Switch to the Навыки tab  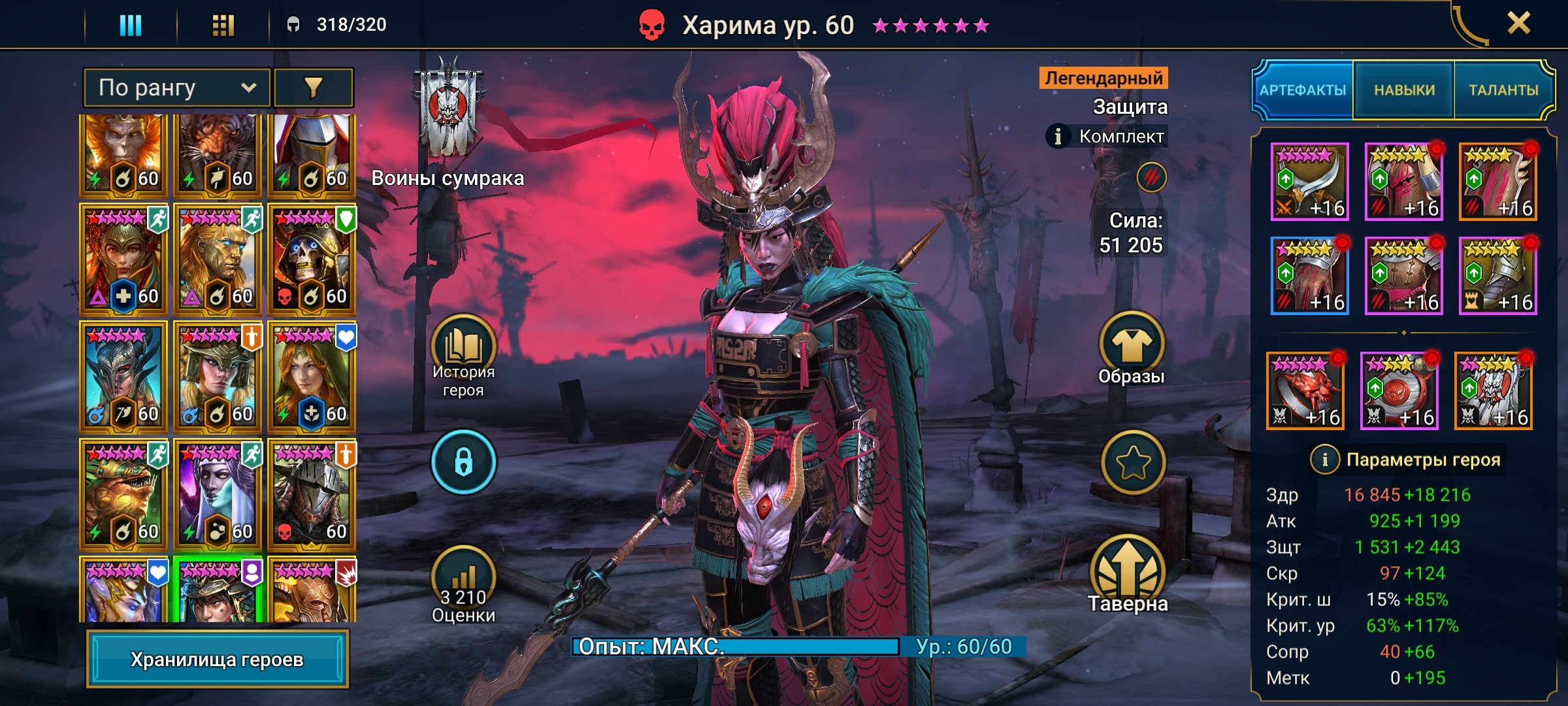point(1404,90)
